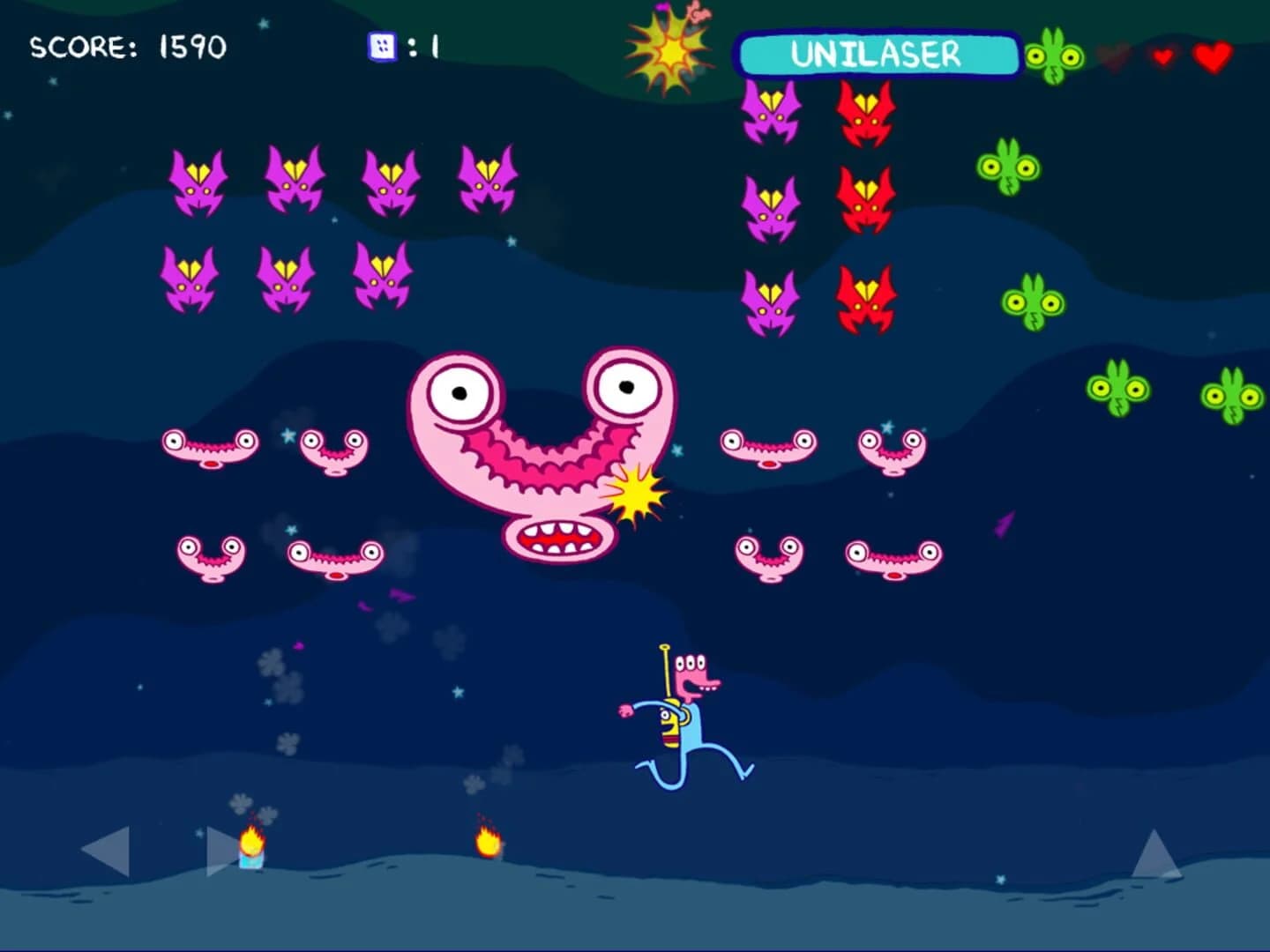Click the SCORE: 1590 display
Screen dimensions: 1270x952
click(x=129, y=47)
